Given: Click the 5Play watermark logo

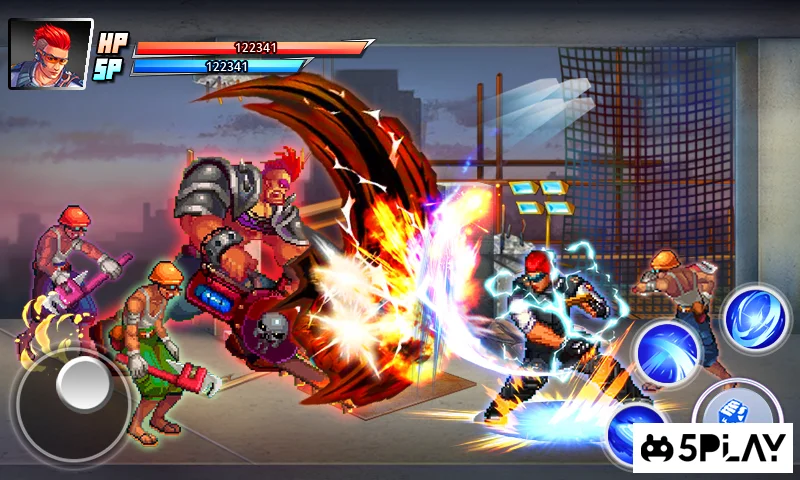Looking at the screenshot, I should point(712,447).
